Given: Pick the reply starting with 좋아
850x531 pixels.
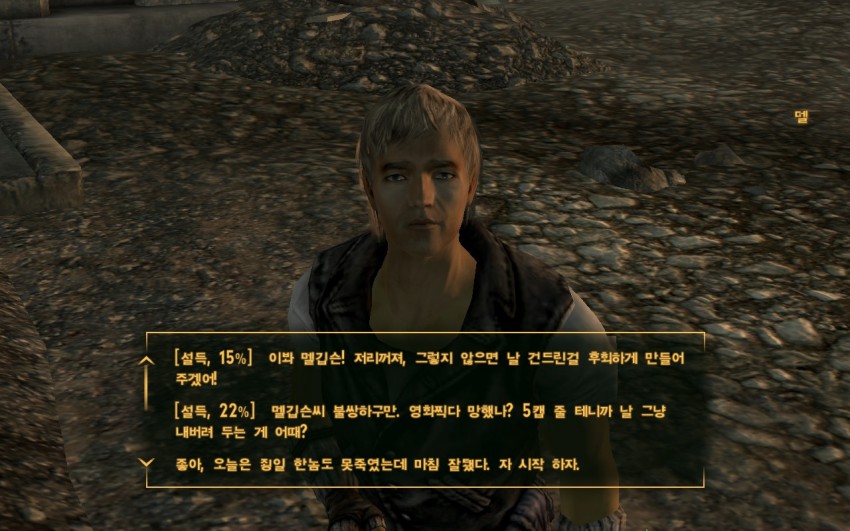Looking at the screenshot, I should tap(375, 465).
